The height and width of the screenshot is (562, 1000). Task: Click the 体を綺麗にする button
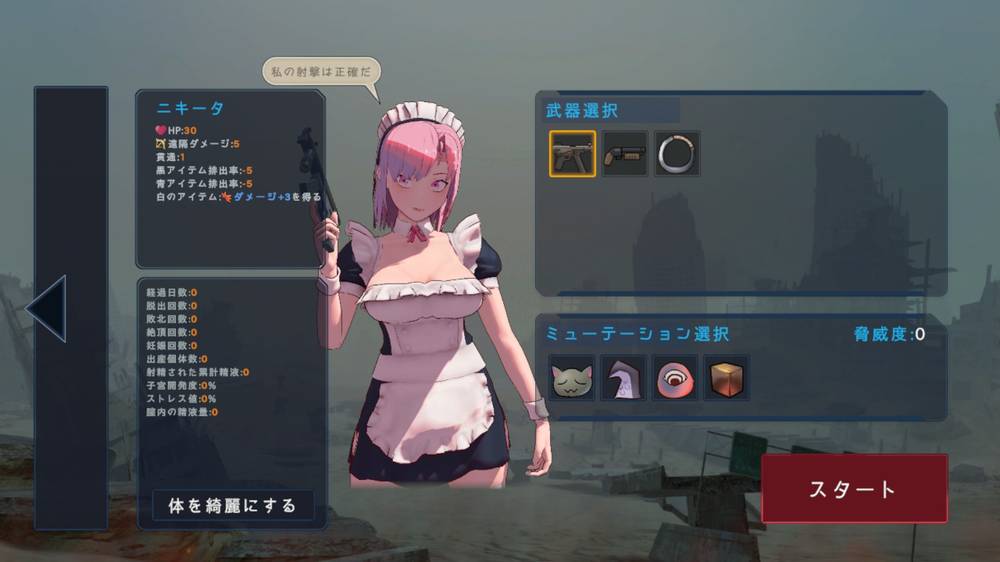pos(232,506)
